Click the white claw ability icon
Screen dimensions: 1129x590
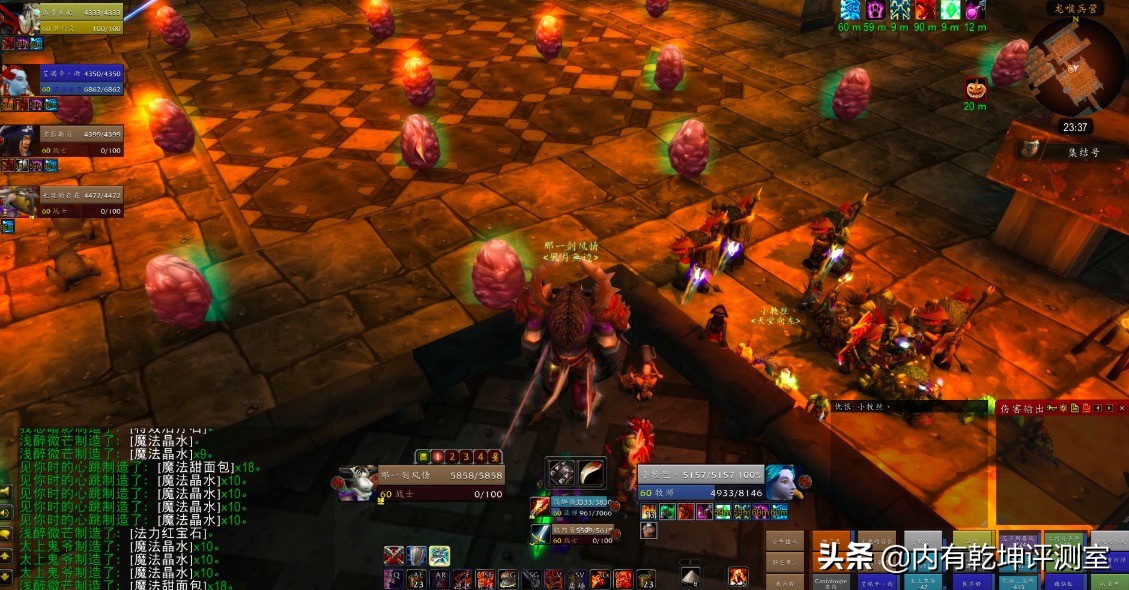tap(592, 472)
